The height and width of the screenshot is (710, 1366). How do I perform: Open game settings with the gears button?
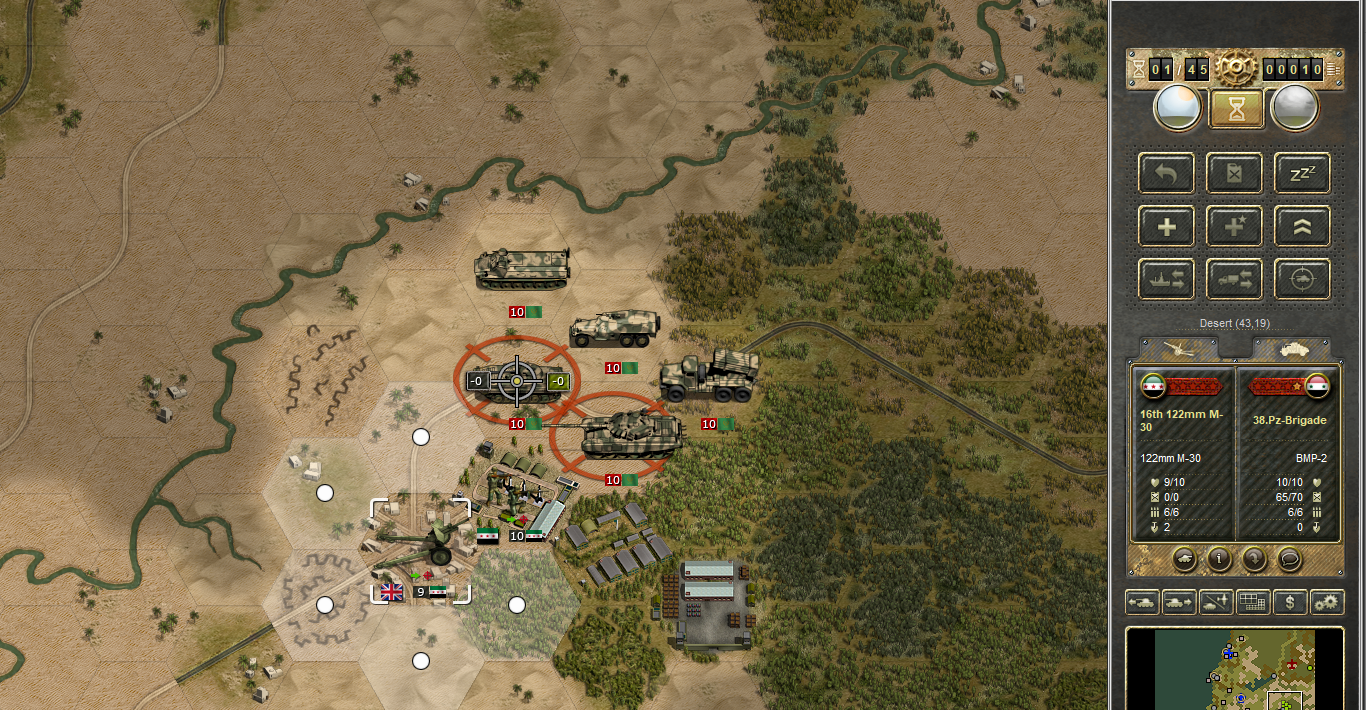tap(1326, 602)
